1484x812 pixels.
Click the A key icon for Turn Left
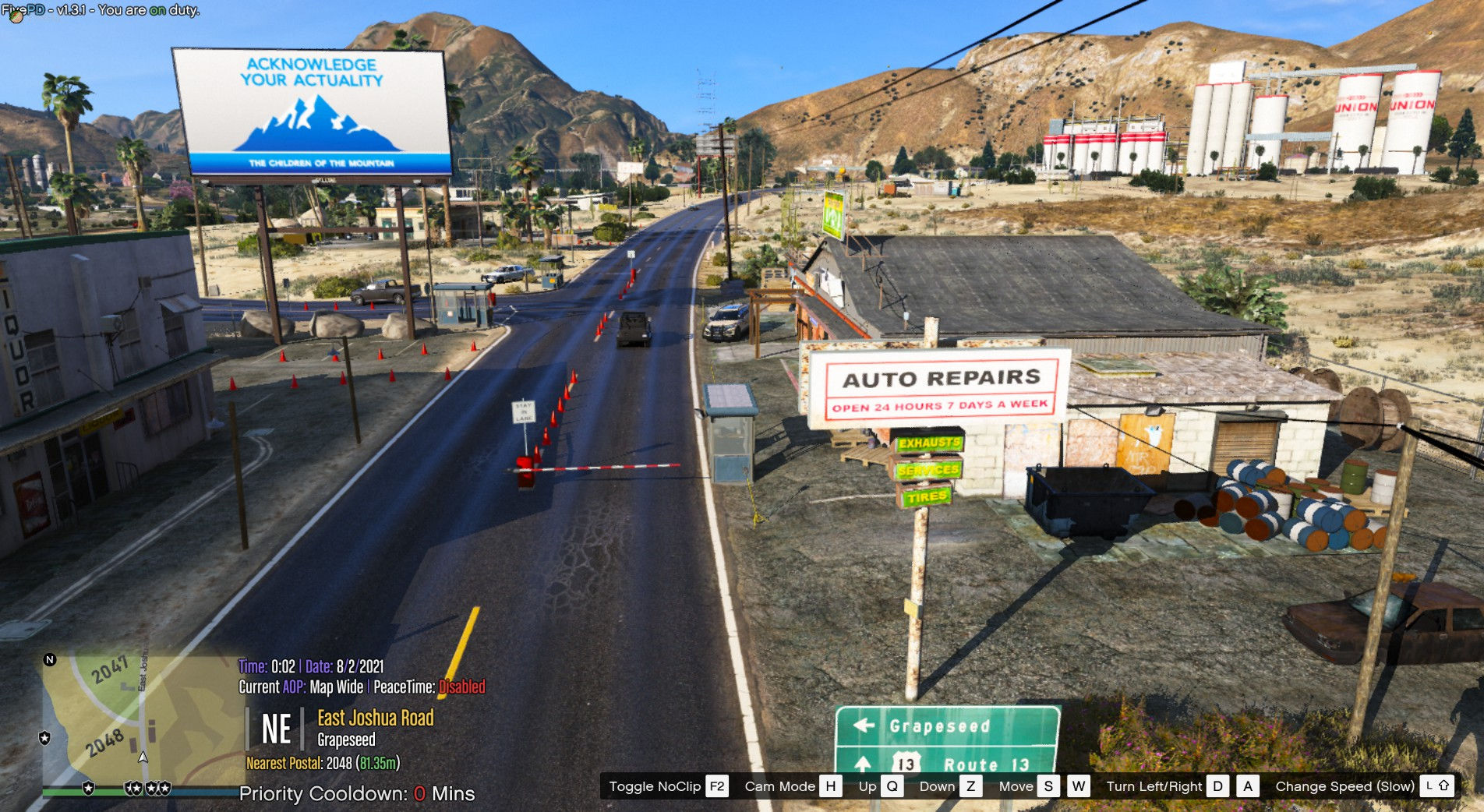tap(1249, 786)
